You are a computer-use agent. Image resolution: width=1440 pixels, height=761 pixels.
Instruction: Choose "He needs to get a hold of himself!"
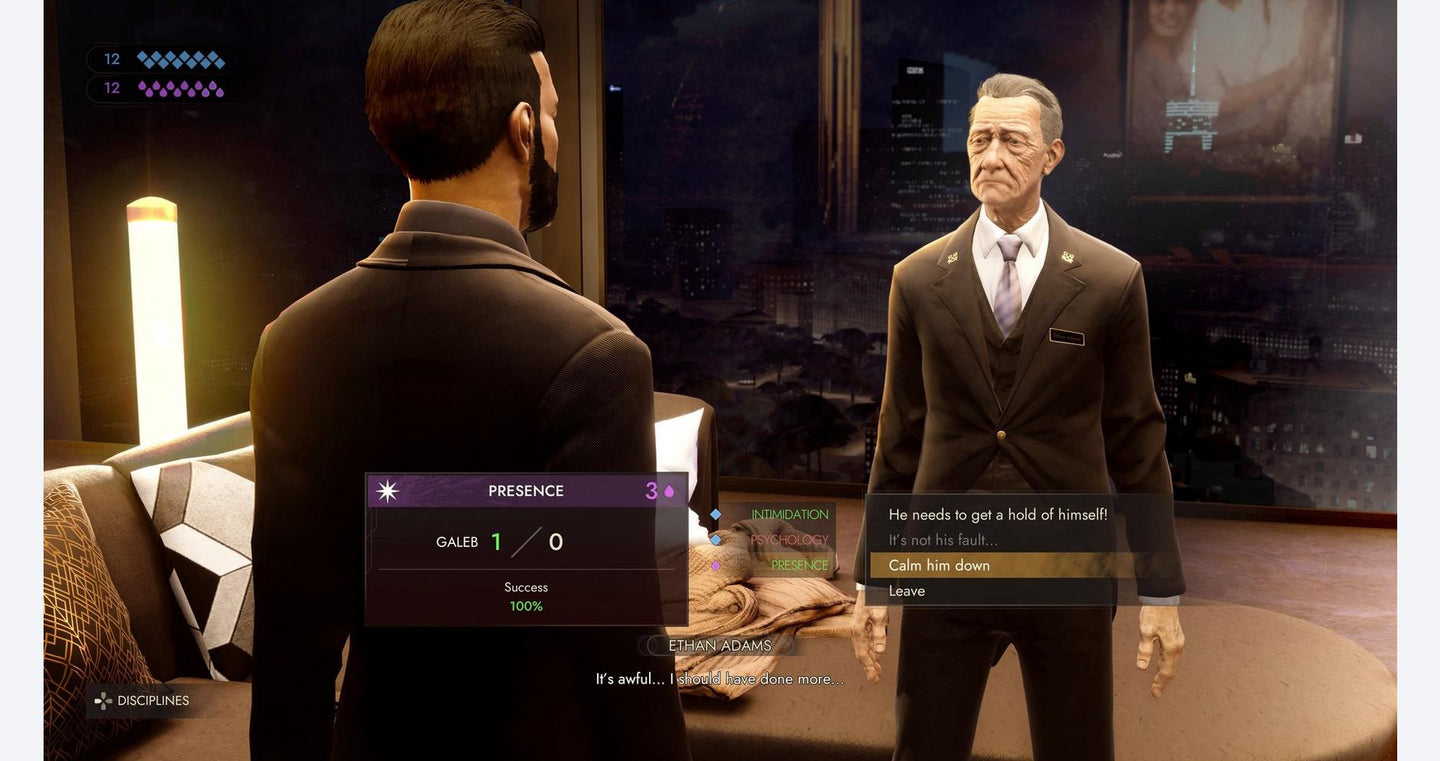click(997, 515)
